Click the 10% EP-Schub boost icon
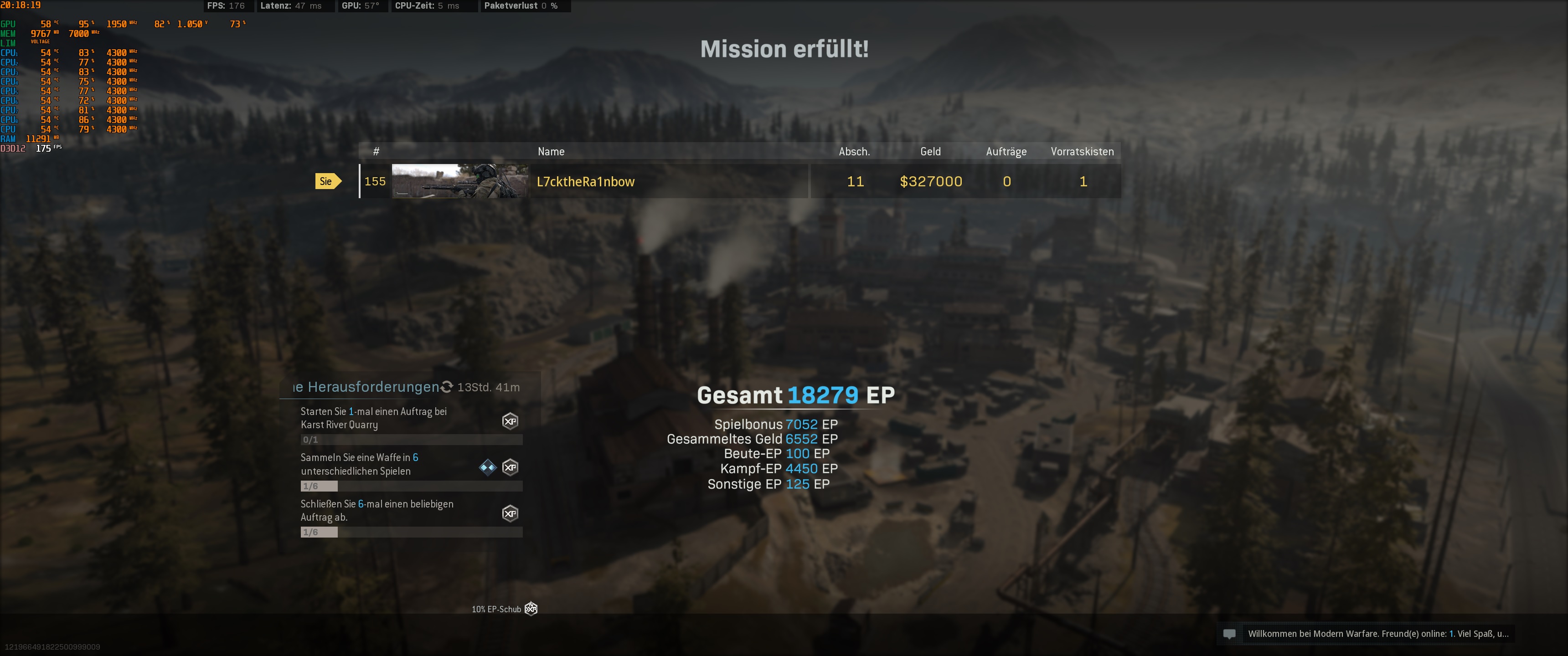Image resolution: width=1568 pixels, height=656 pixels. point(531,609)
